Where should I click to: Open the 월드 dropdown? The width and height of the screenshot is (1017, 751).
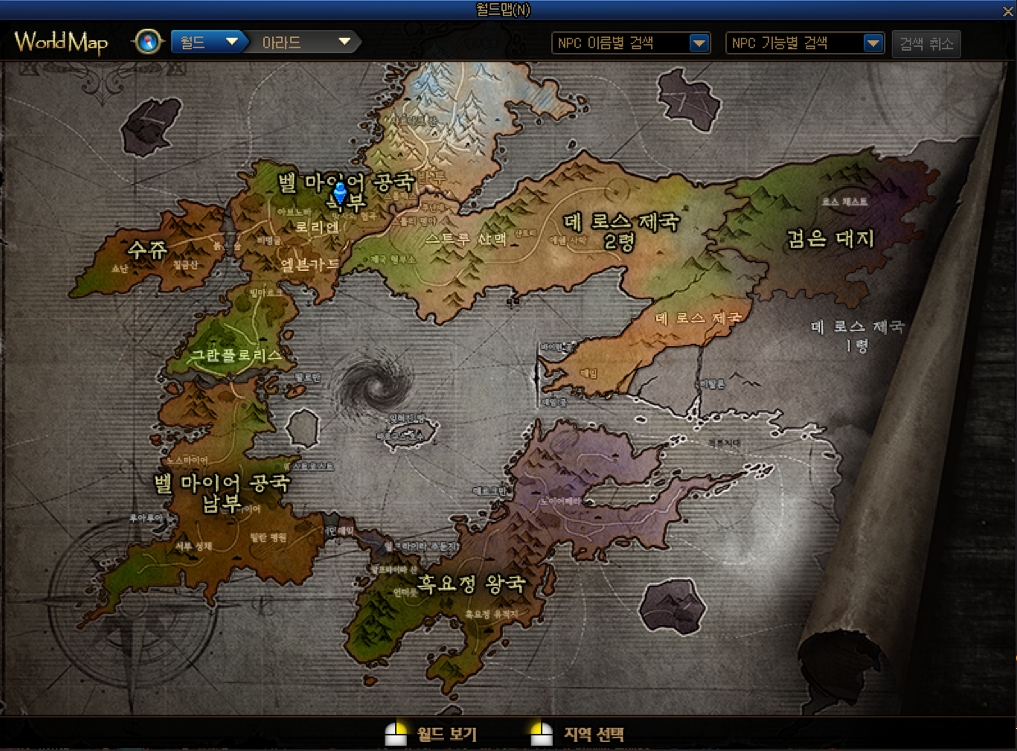click(209, 42)
